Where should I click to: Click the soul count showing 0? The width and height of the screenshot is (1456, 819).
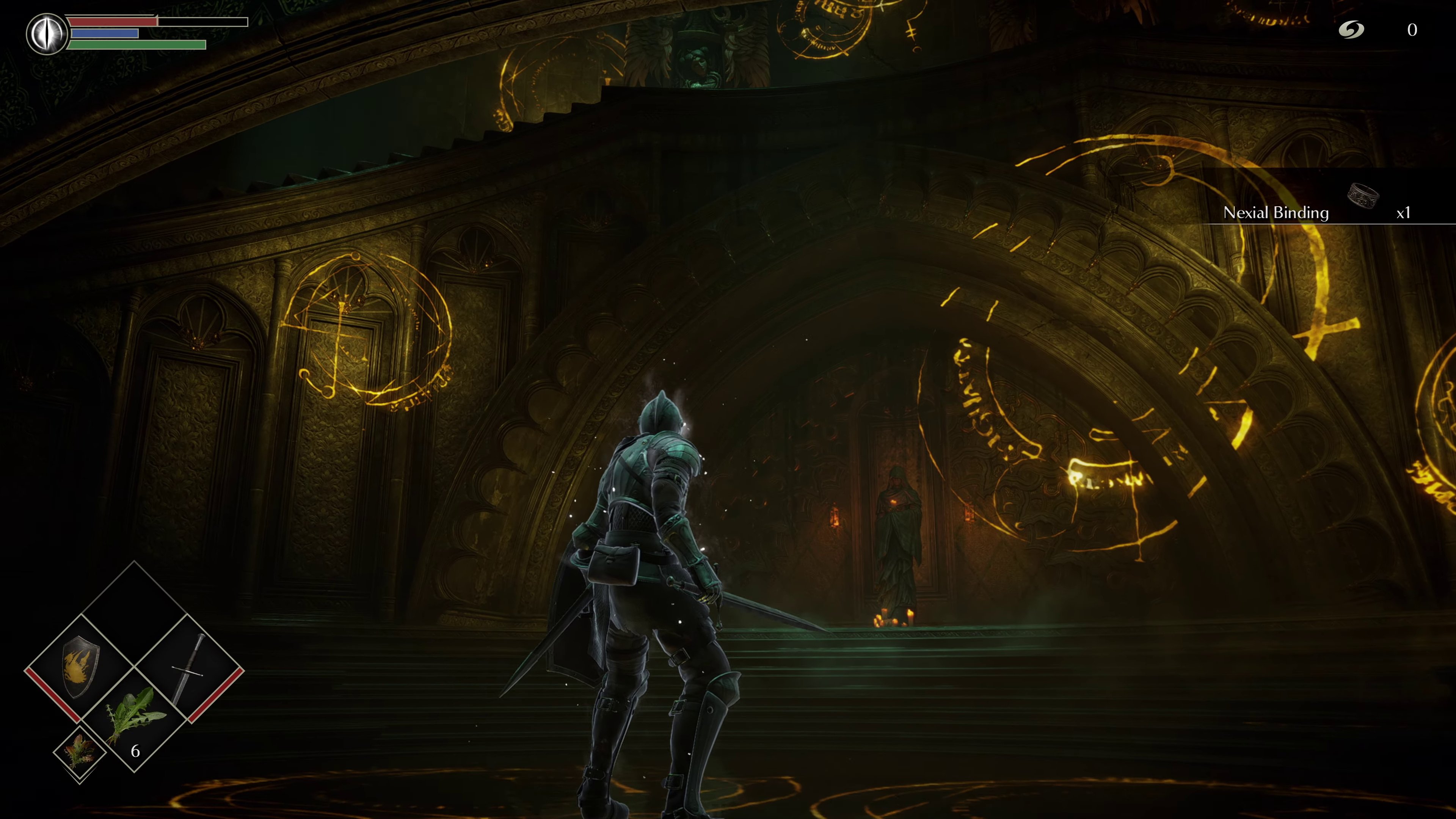pyautogui.click(x=1412, y=30)
